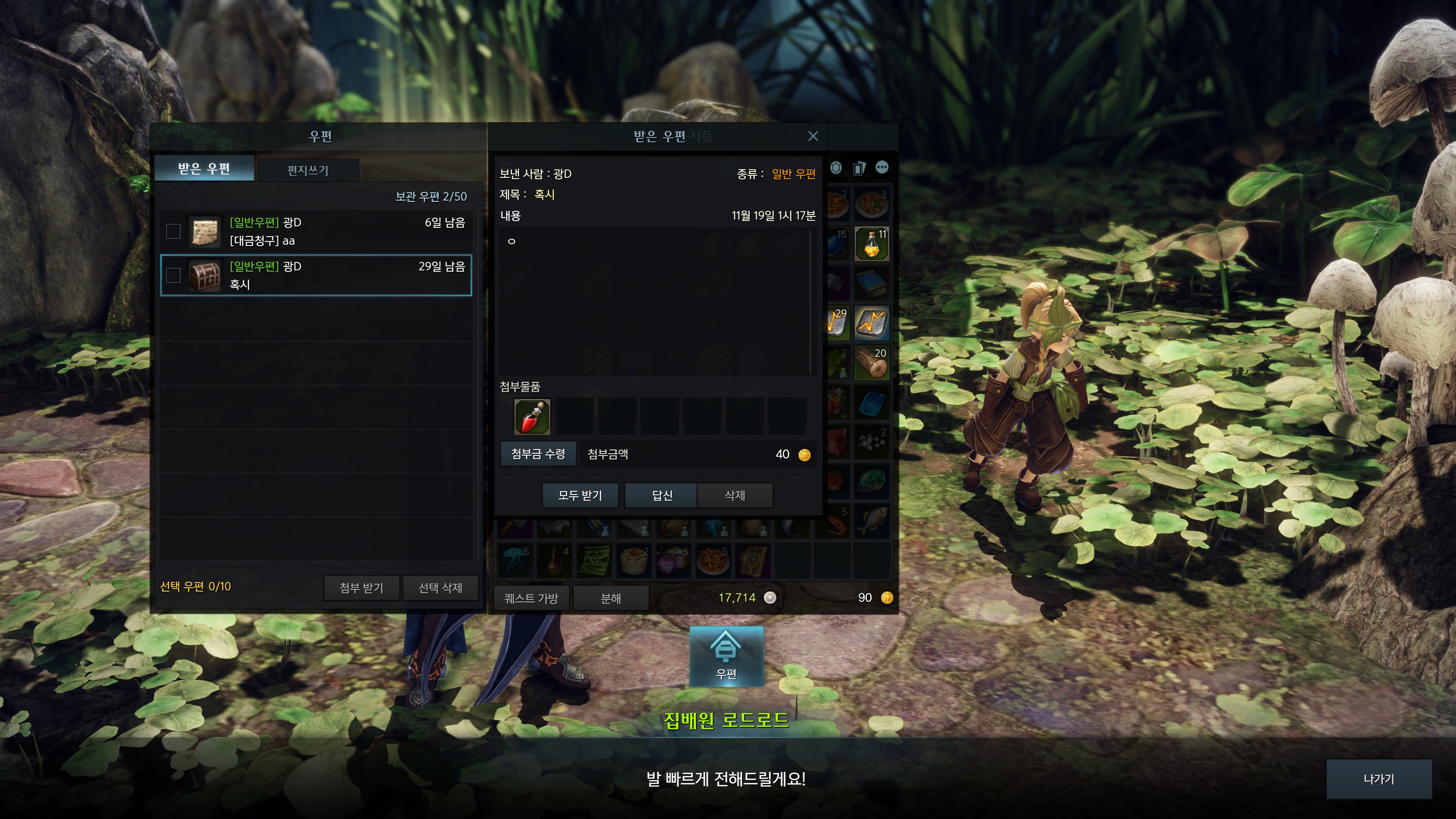
Task: Click the 선택 삭제 button
Action: [440, 588]
